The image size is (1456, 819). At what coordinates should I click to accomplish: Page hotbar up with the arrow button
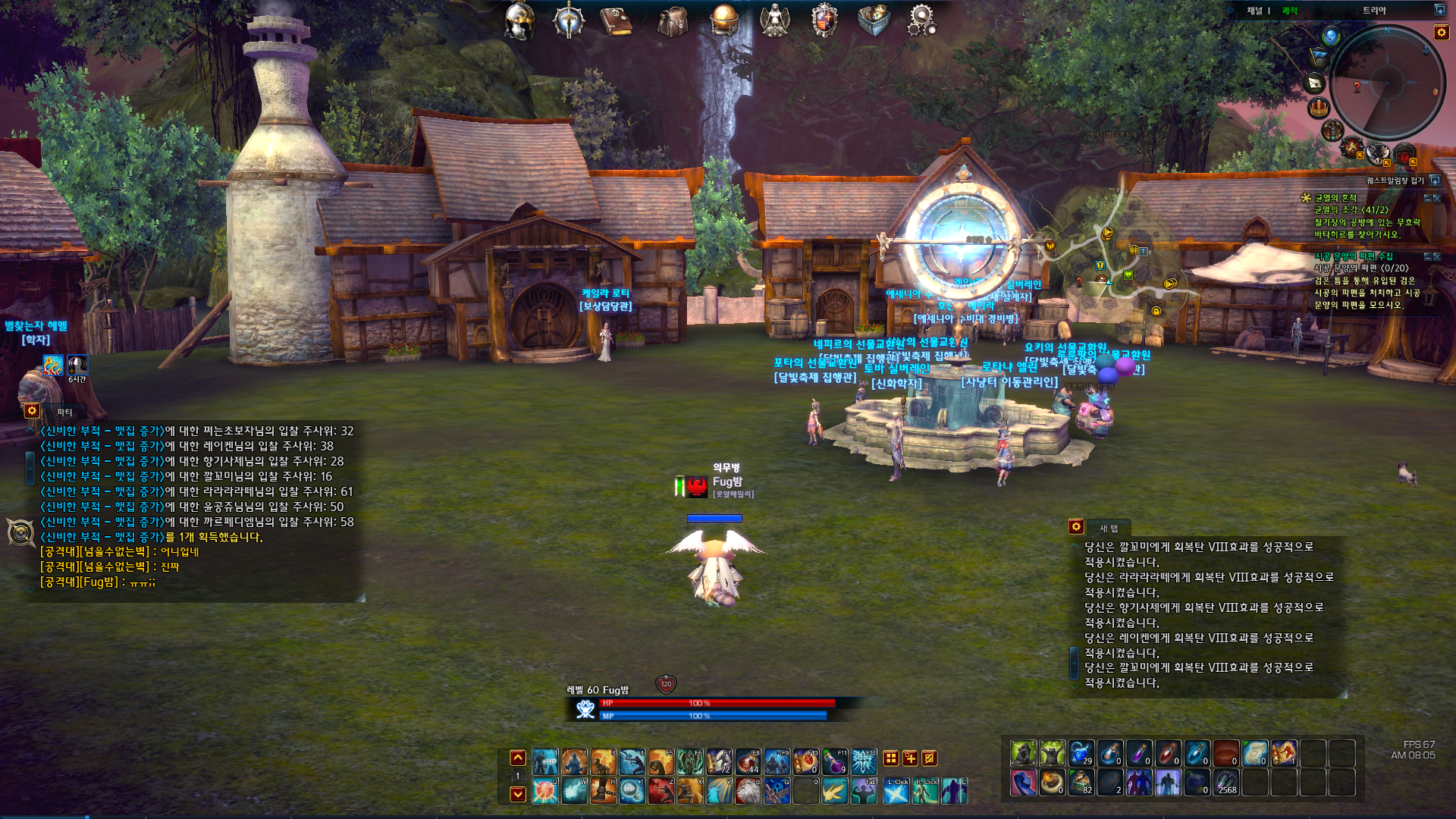coord(518,758)
